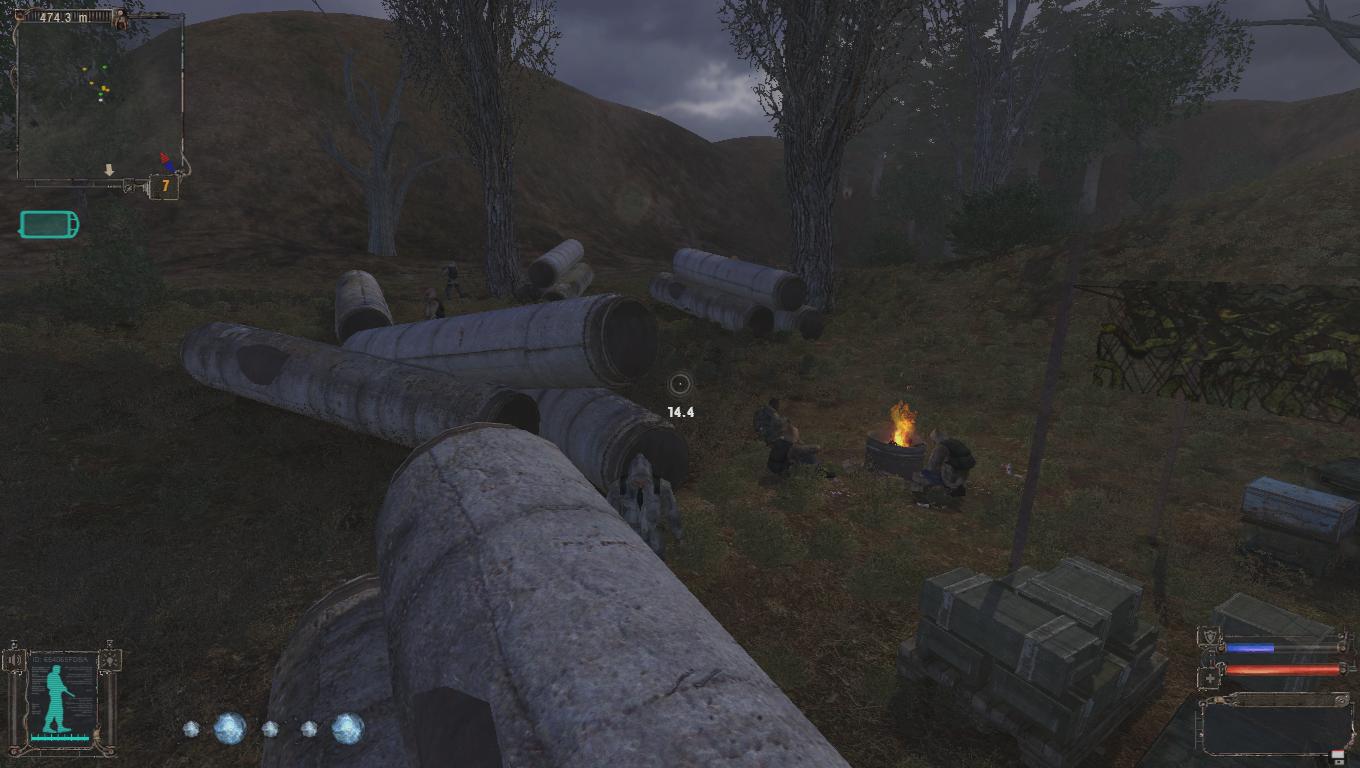Click the teal stalker stance silhouette panel

coord(62,699)
